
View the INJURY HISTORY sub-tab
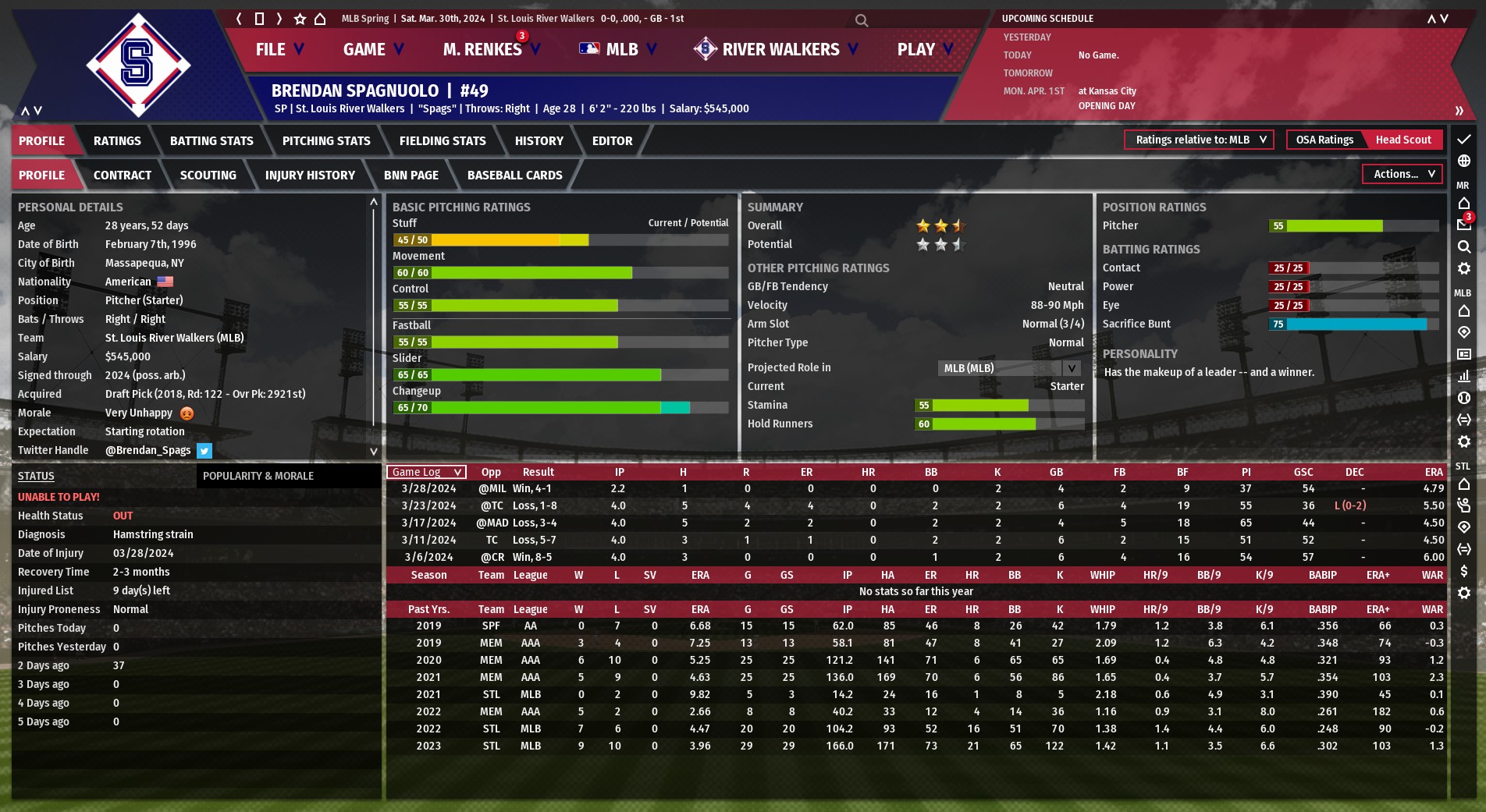pyautogui.click(x=310, y=175)
